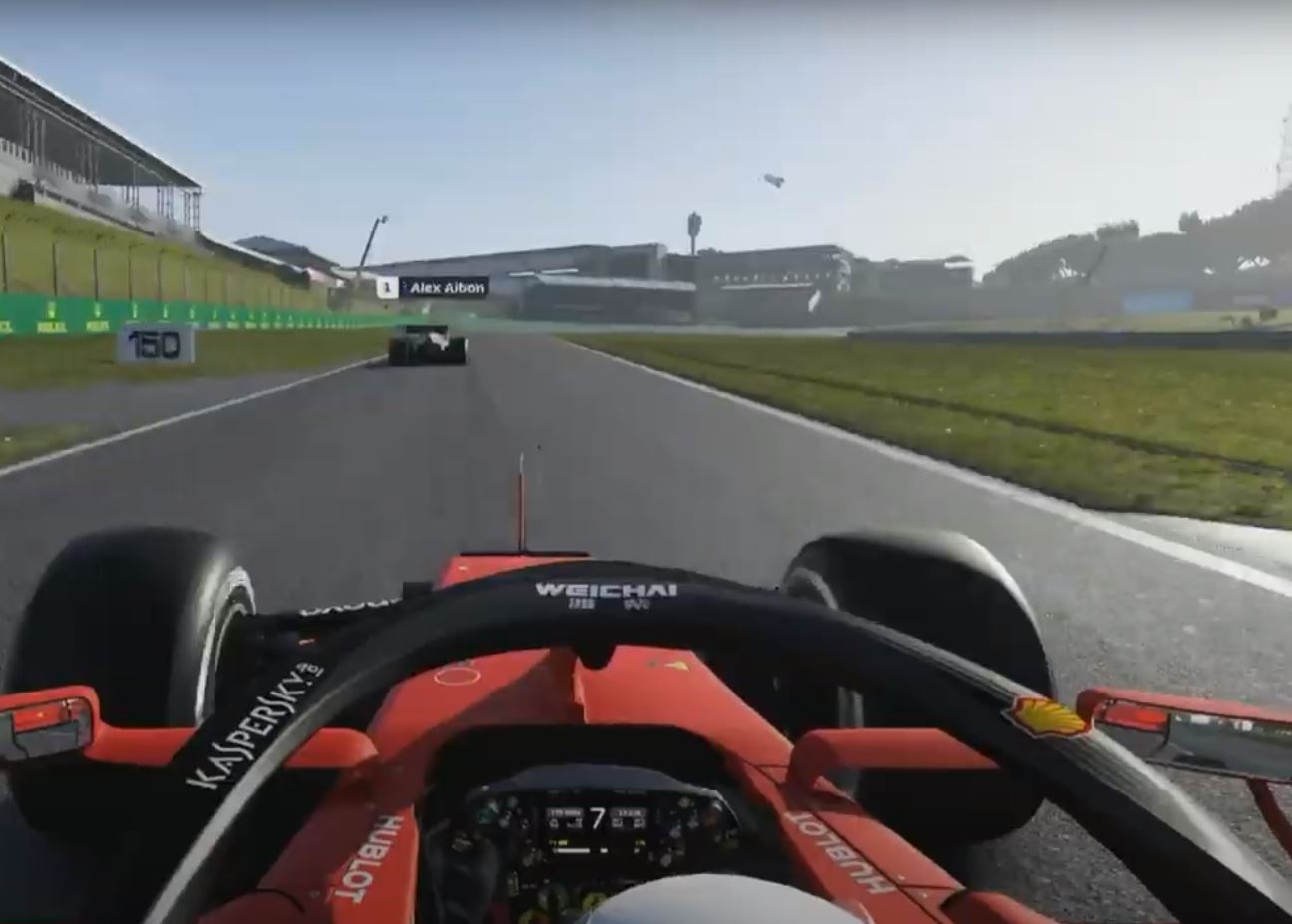Viewport: 1292px width, 924px height.
Task: Select the Alex Albon driver name tag
Action: coord(434,288)
